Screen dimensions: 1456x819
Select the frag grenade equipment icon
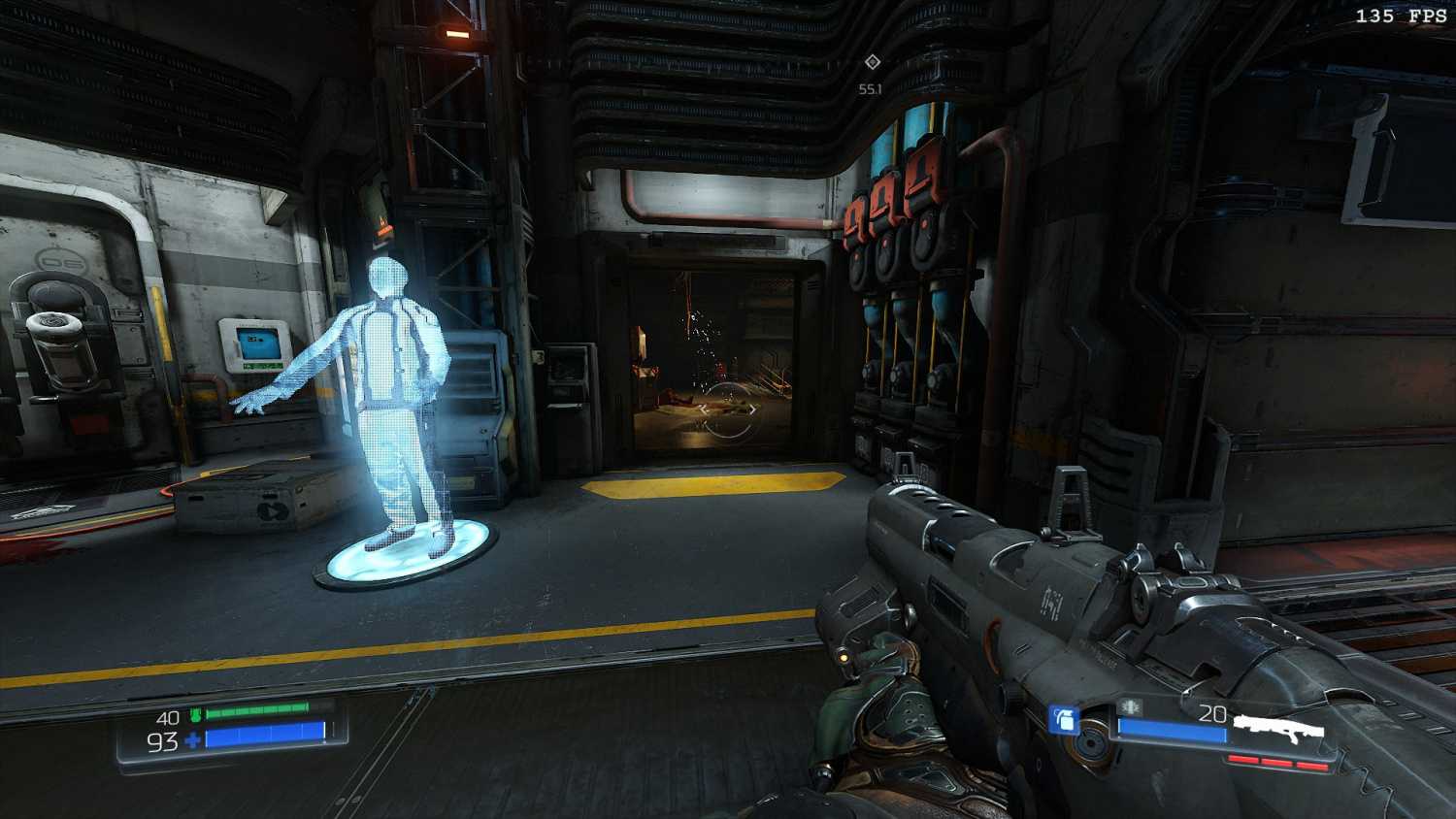[x=1065, y=720]
